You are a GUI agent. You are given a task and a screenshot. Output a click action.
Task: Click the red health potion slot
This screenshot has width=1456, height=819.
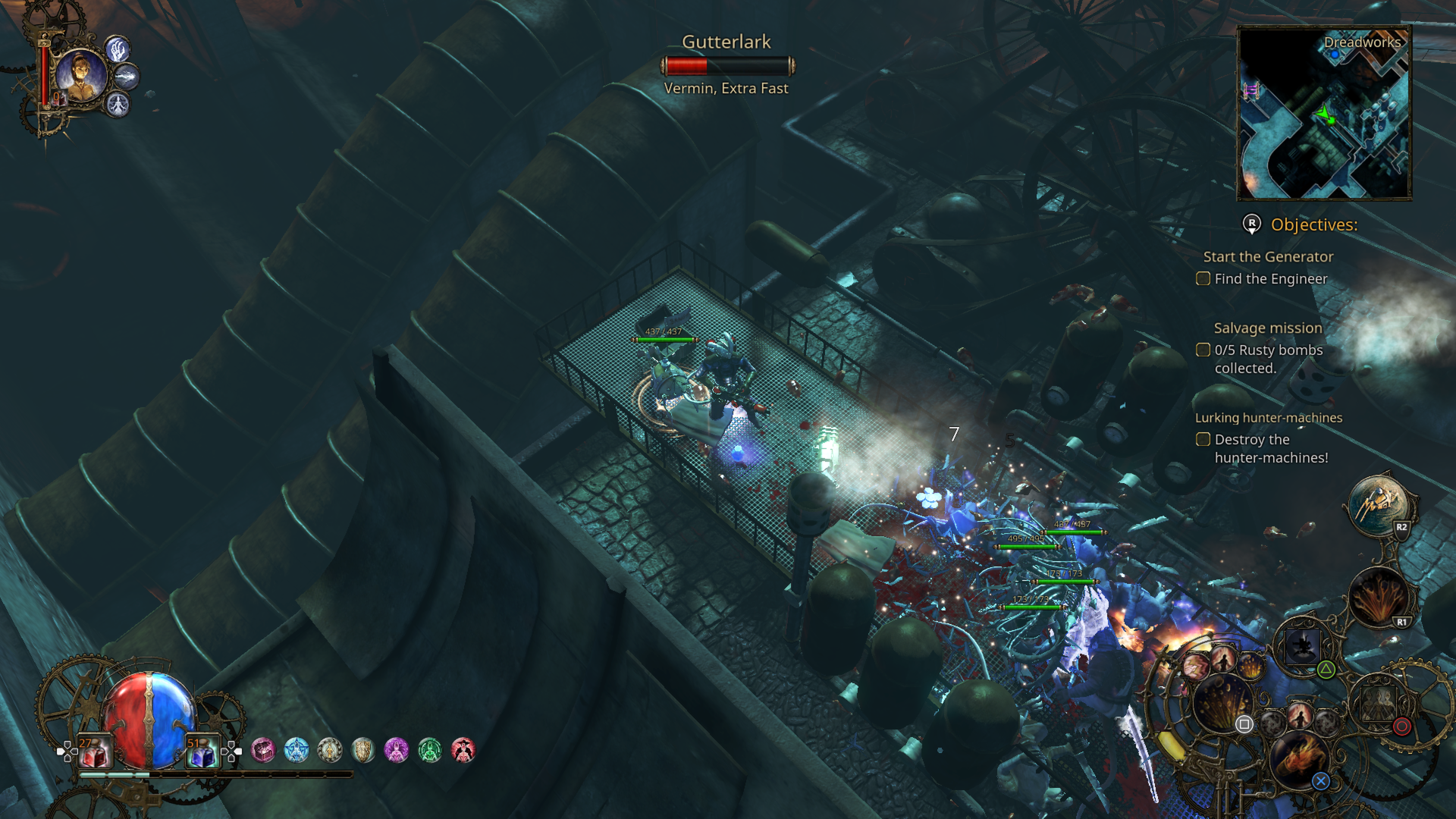[x=94, y=750]
